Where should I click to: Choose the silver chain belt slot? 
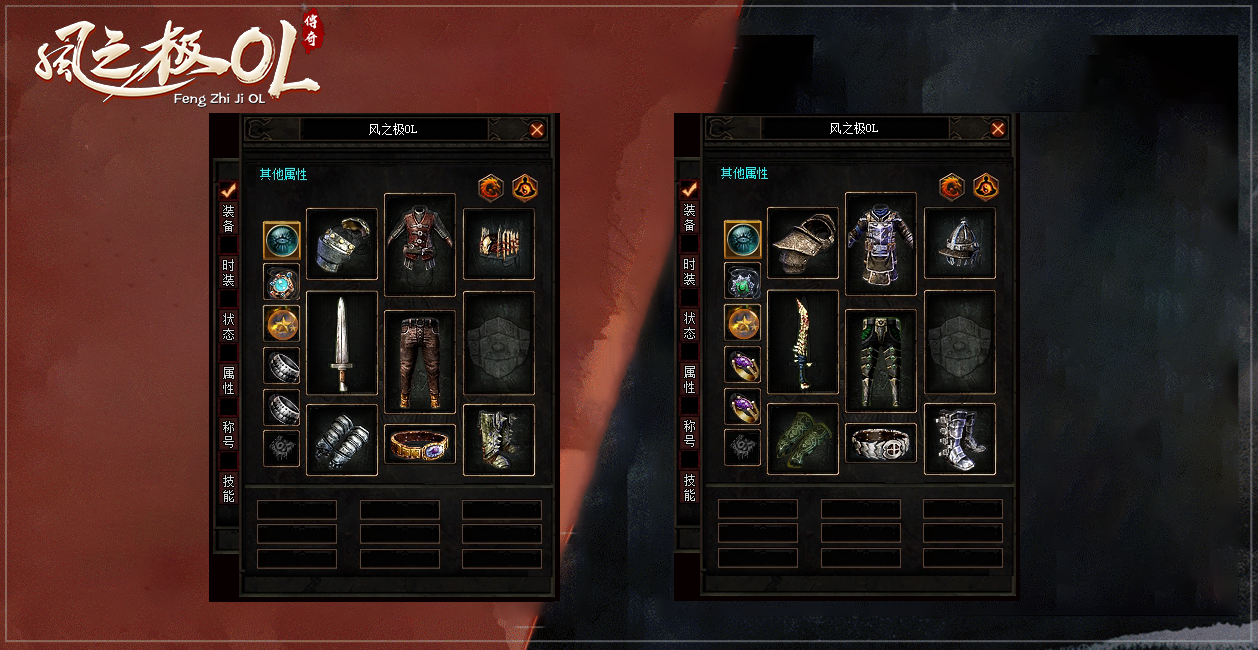click(x=881, y=443)
